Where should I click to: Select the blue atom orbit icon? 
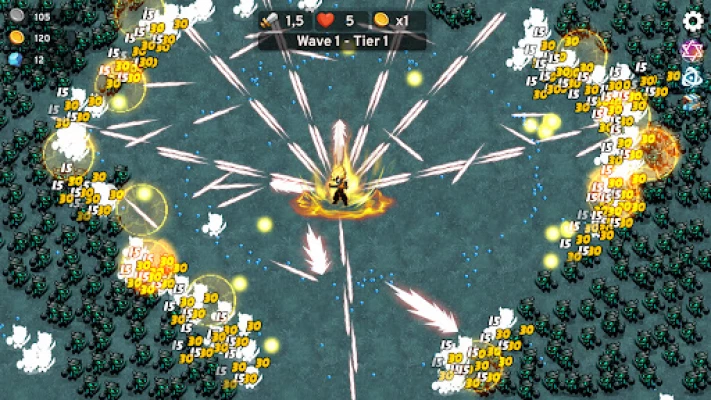tap(693, 77)
